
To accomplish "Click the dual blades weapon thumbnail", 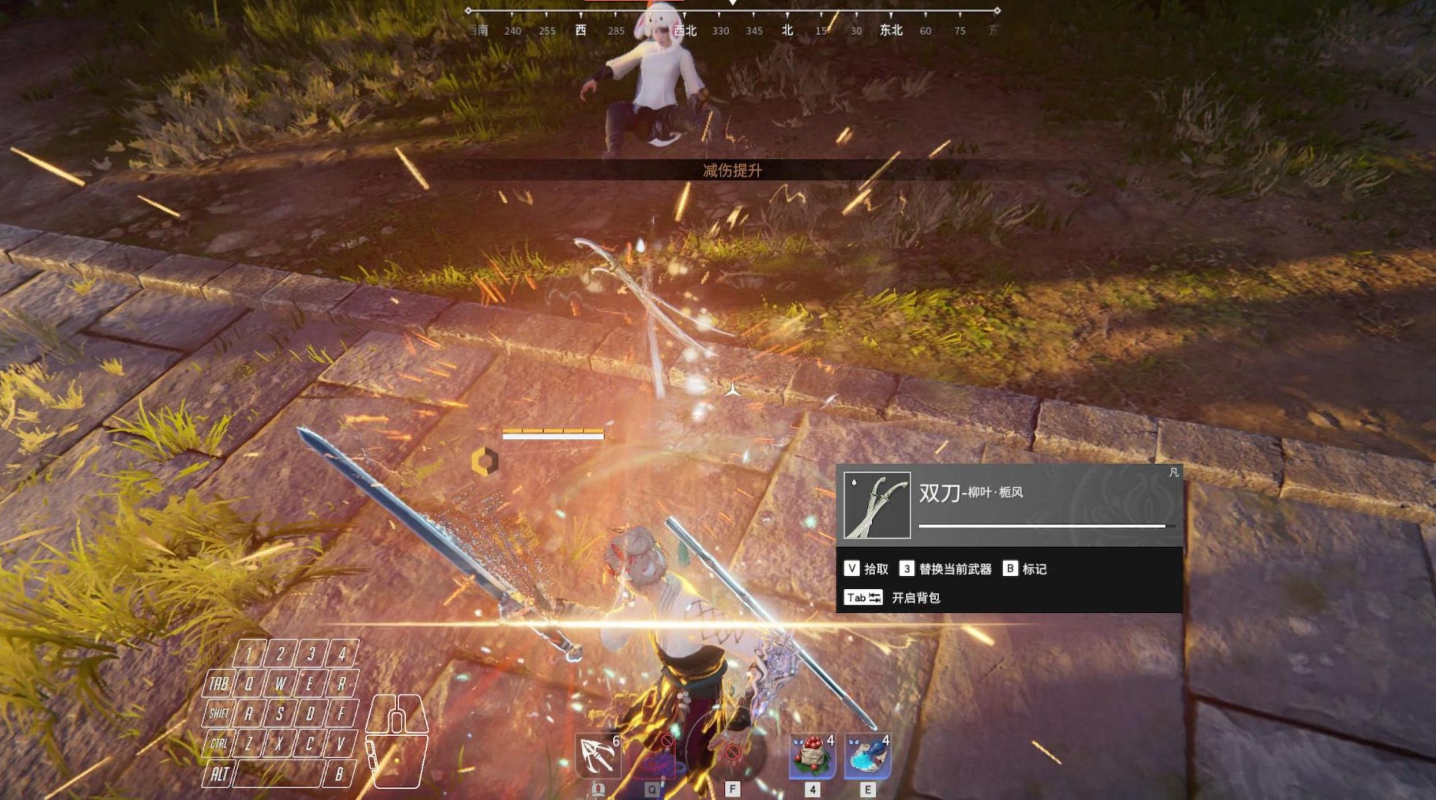I will click(877, 505).
